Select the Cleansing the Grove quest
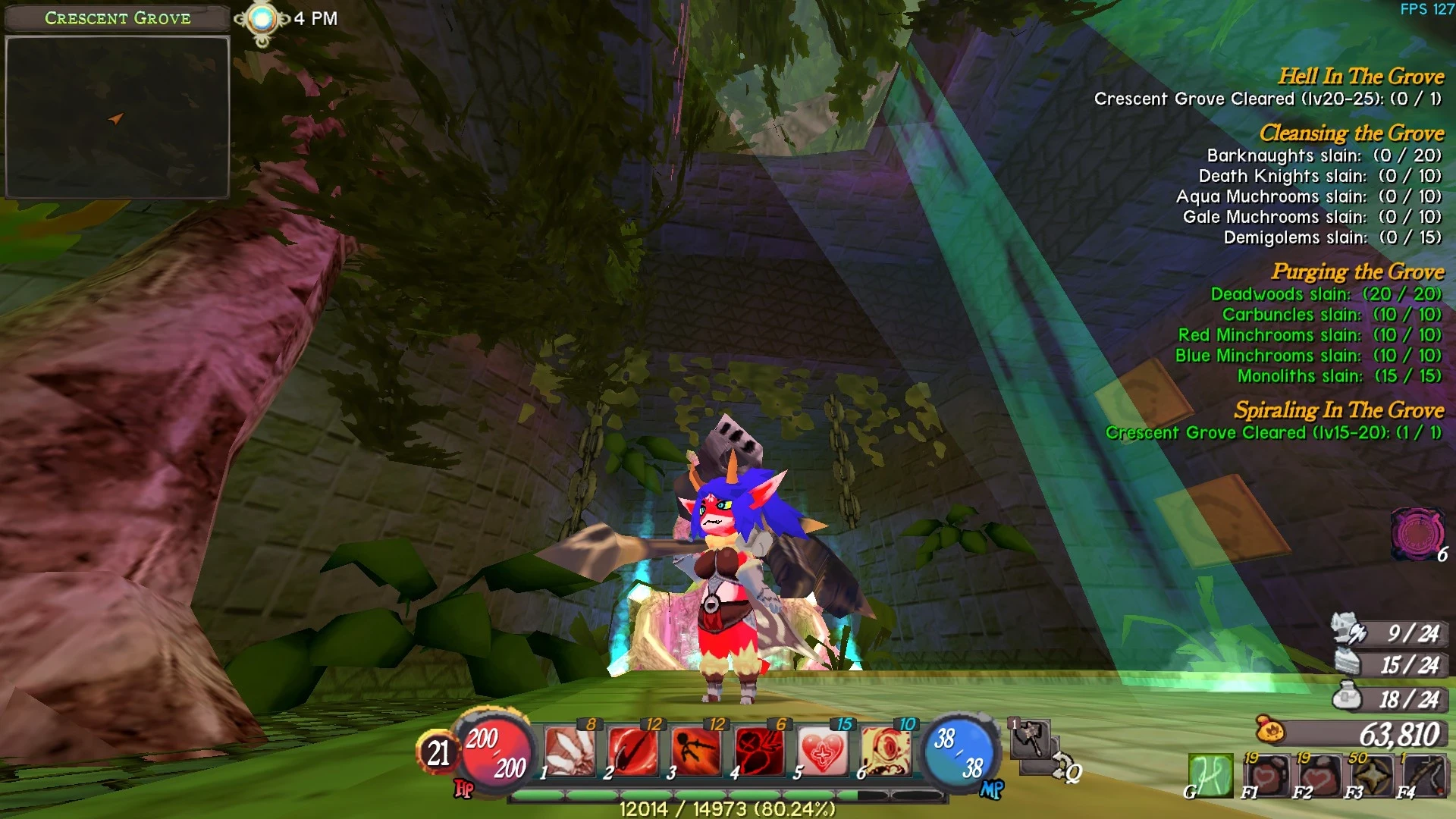This screenshot has width=1456, height=819. tap(1351, 133)
